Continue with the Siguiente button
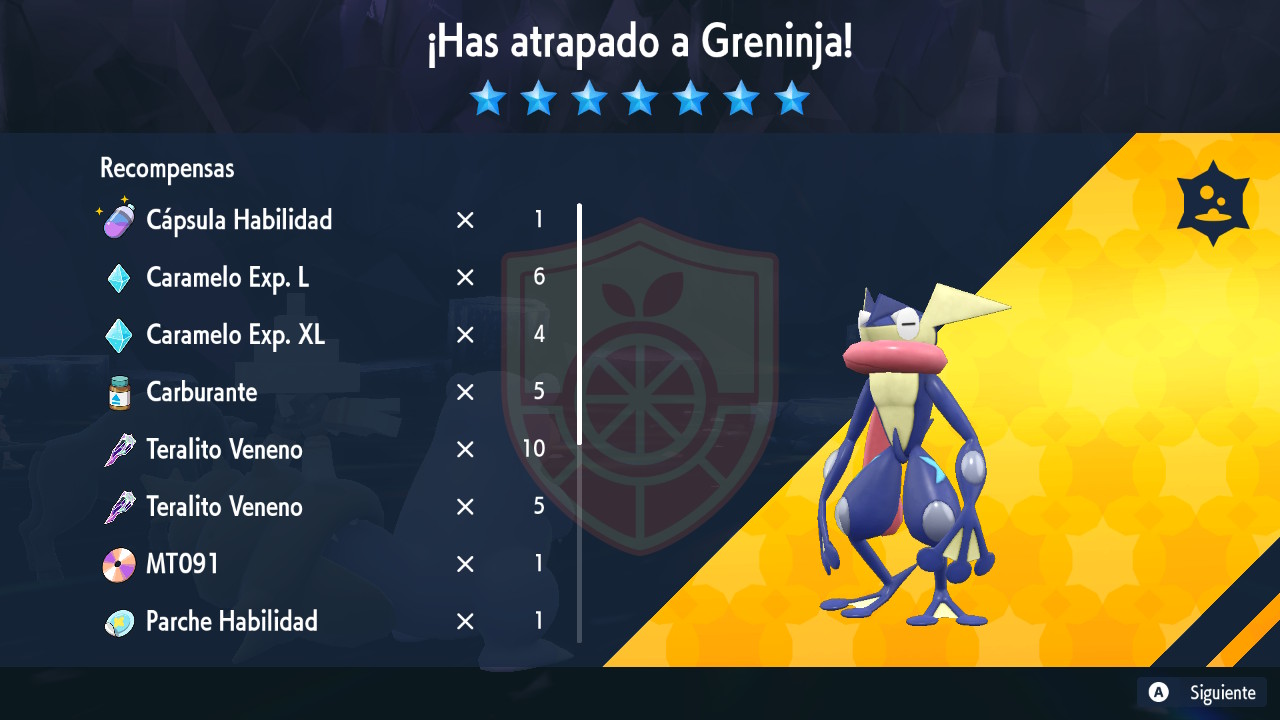 (x=1203, y=692)
